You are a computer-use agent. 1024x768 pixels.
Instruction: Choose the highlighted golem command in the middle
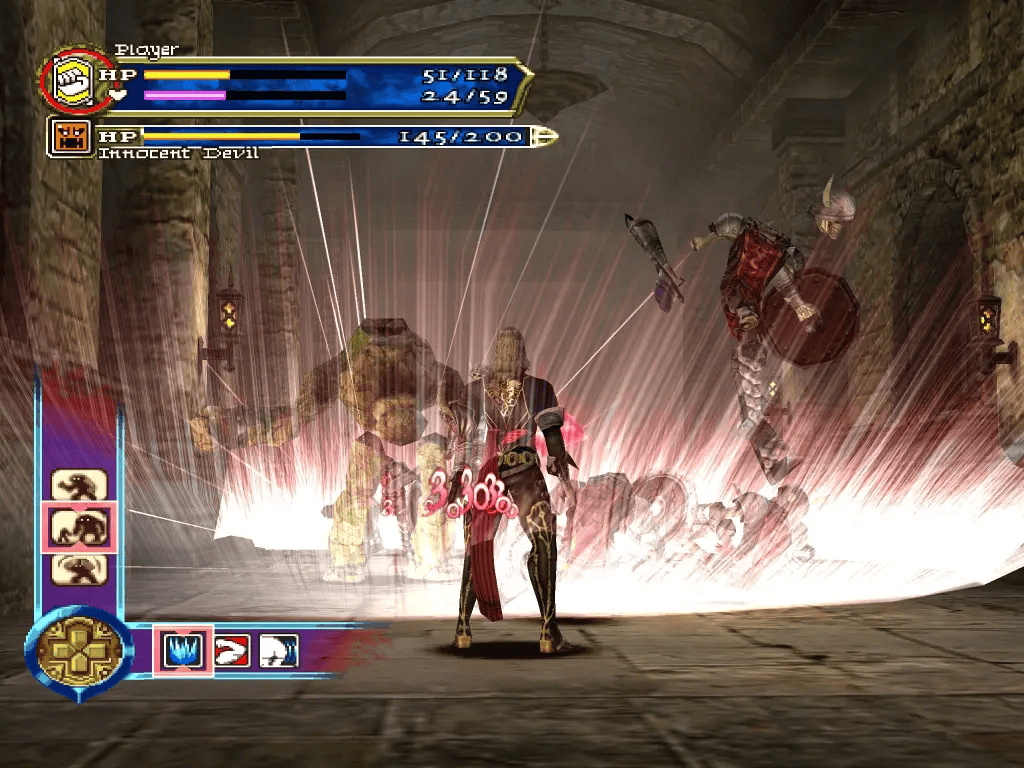pyautogui.click(x=79, y=526)
